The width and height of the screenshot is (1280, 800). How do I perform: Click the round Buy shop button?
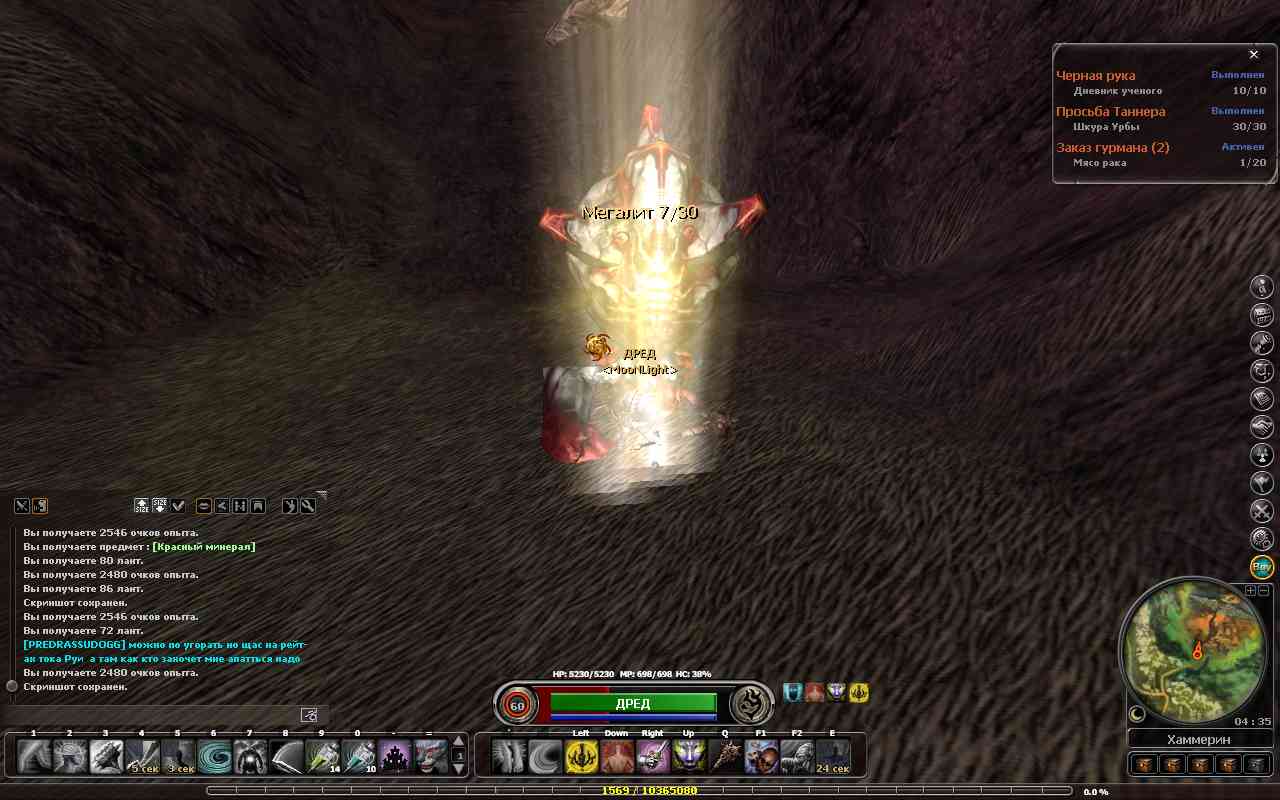tap(1262, 567)
